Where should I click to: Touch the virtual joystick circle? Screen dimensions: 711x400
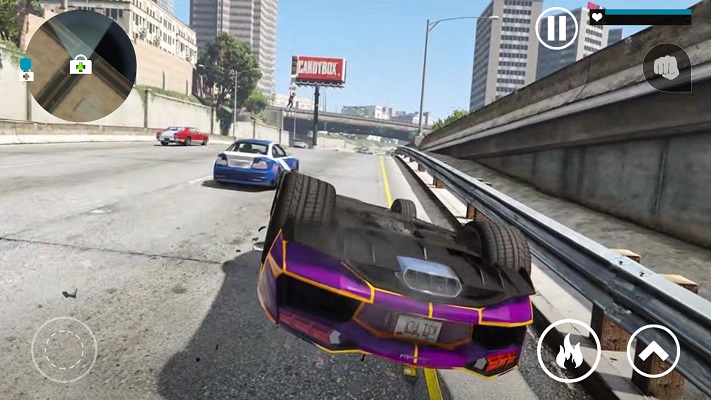point(63,349)
